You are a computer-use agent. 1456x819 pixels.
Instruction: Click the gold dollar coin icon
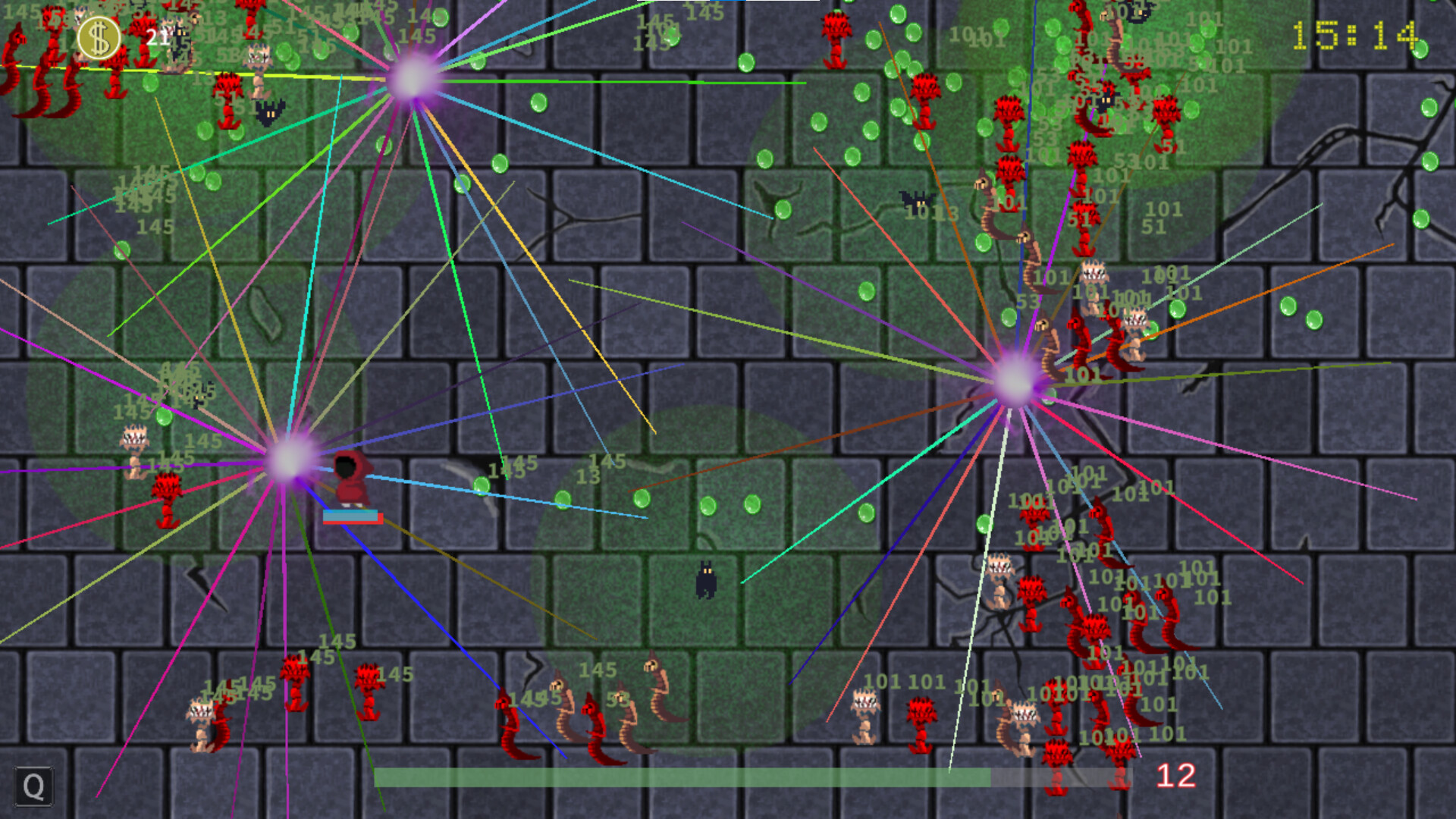point(99,35)
